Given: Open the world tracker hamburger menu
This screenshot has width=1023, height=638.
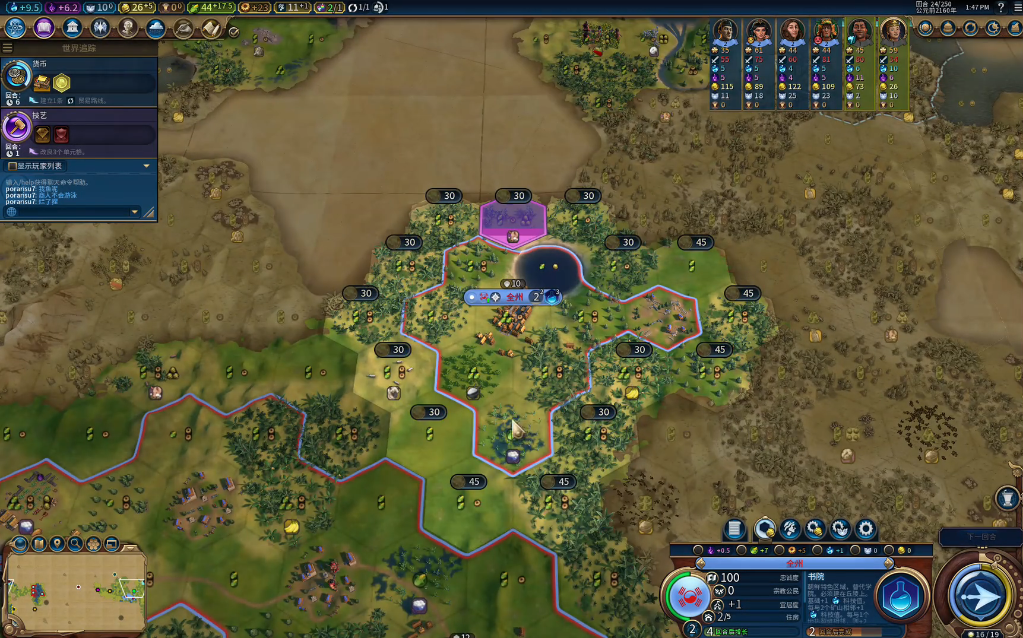Looking at the screenshot, I should [7, 48].
